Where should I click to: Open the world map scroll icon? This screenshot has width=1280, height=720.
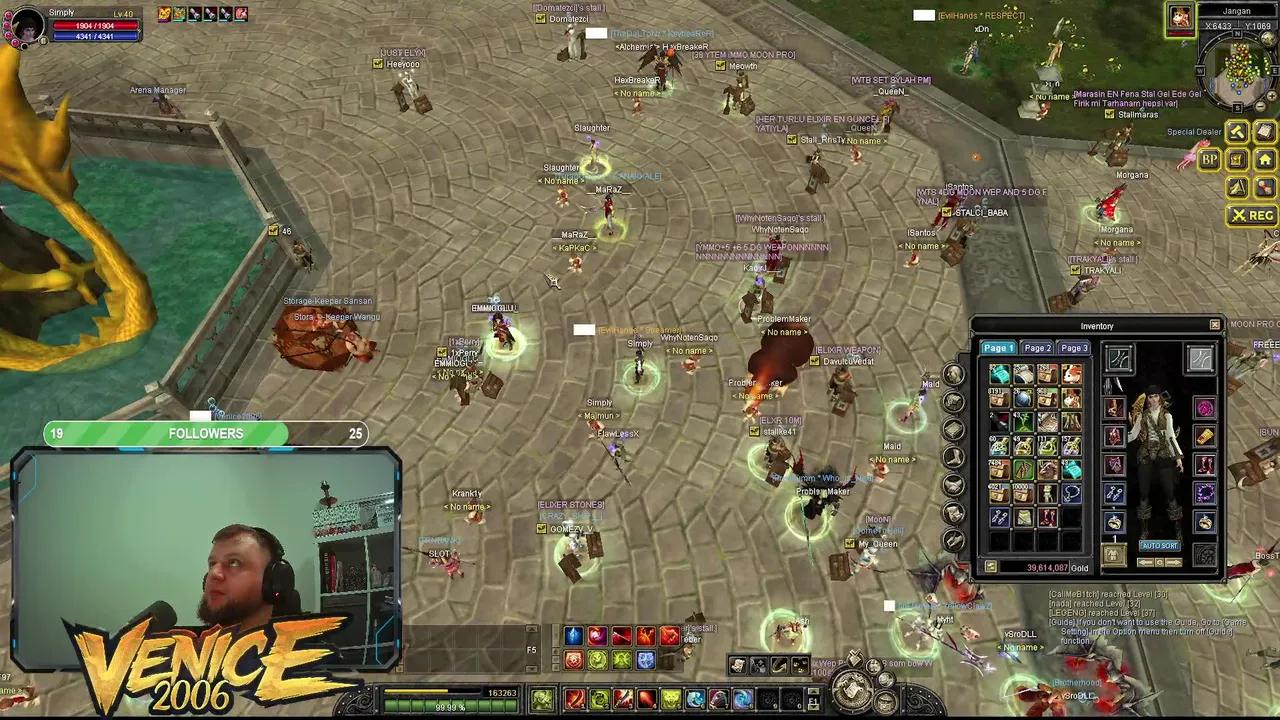pyautogui.click(x=1263, y=131)
